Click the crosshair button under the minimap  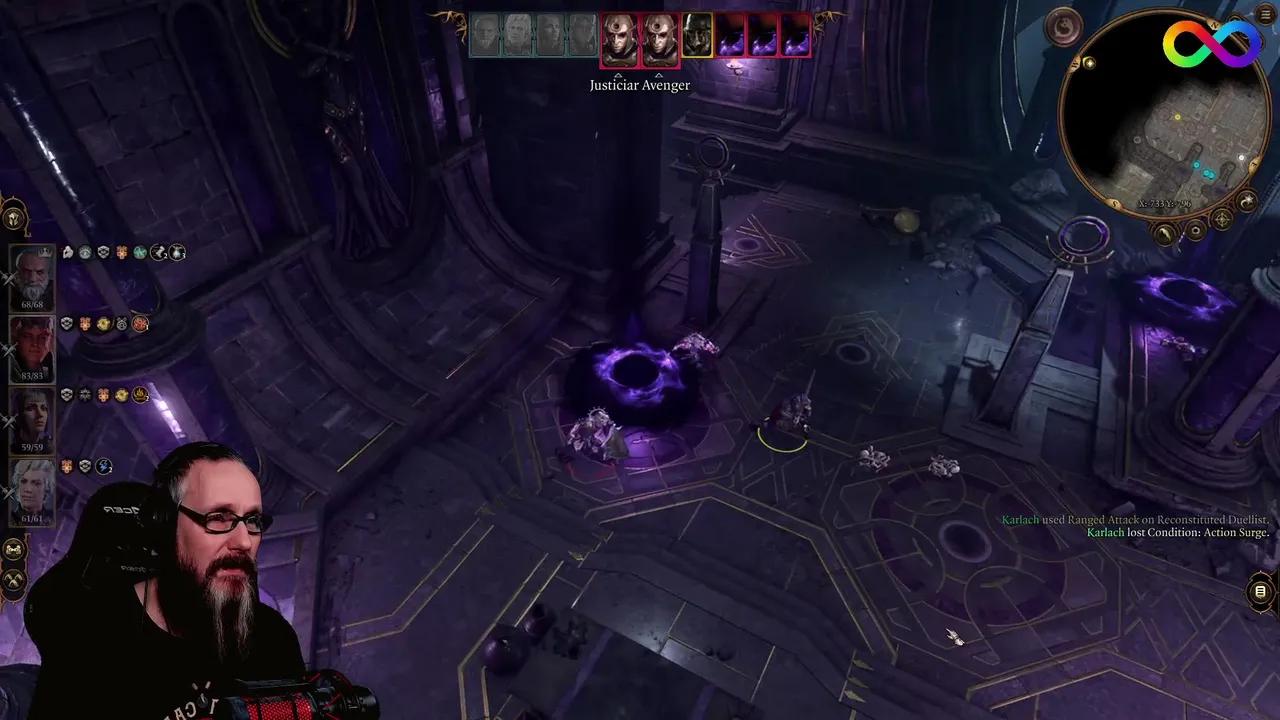tap(1222, 219)
